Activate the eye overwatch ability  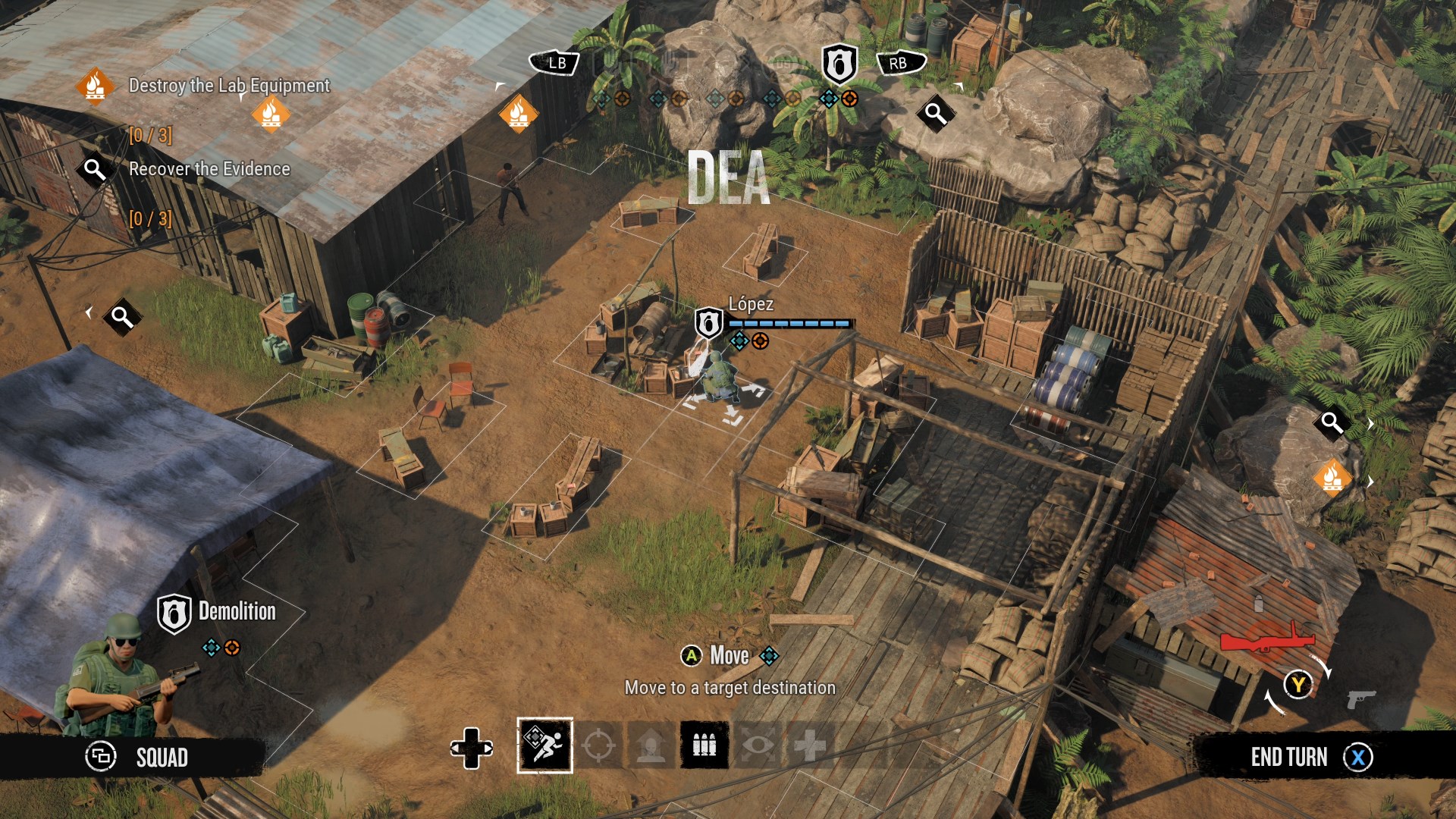coord(758,745)
